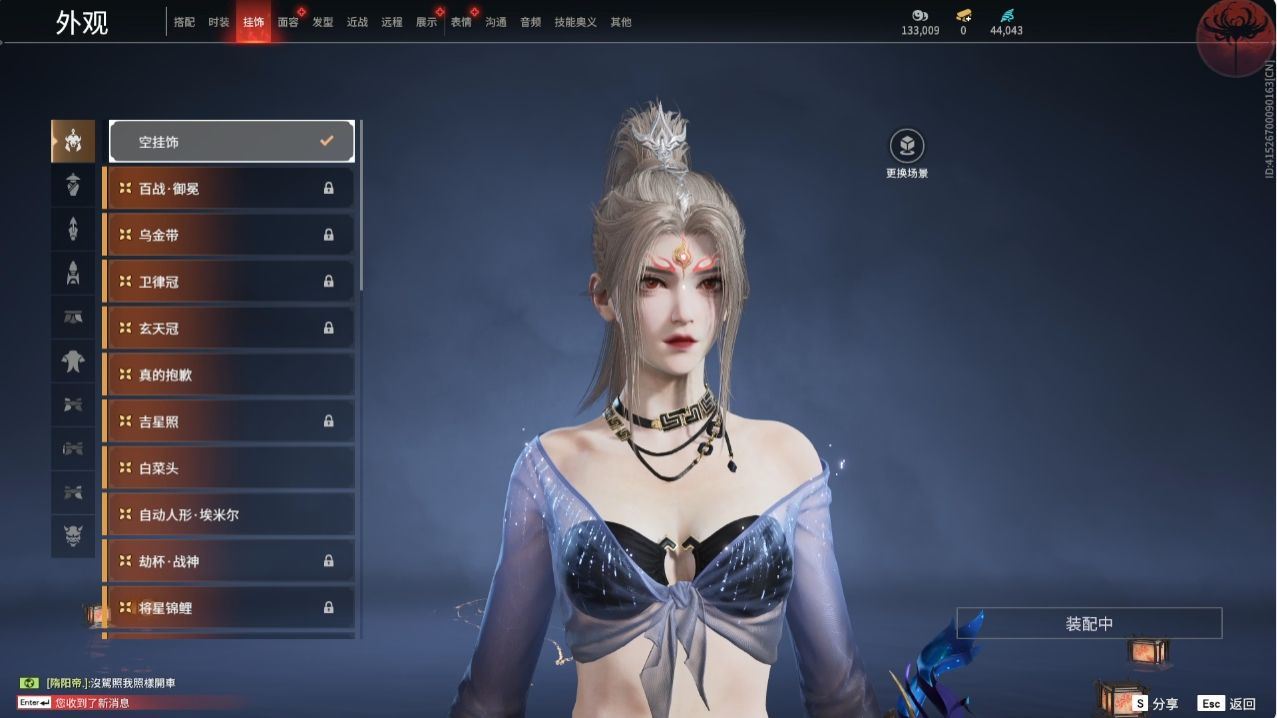Open the 时装 tab
This screenshot has width=1277, height=718.
click(x=219, y=22)
